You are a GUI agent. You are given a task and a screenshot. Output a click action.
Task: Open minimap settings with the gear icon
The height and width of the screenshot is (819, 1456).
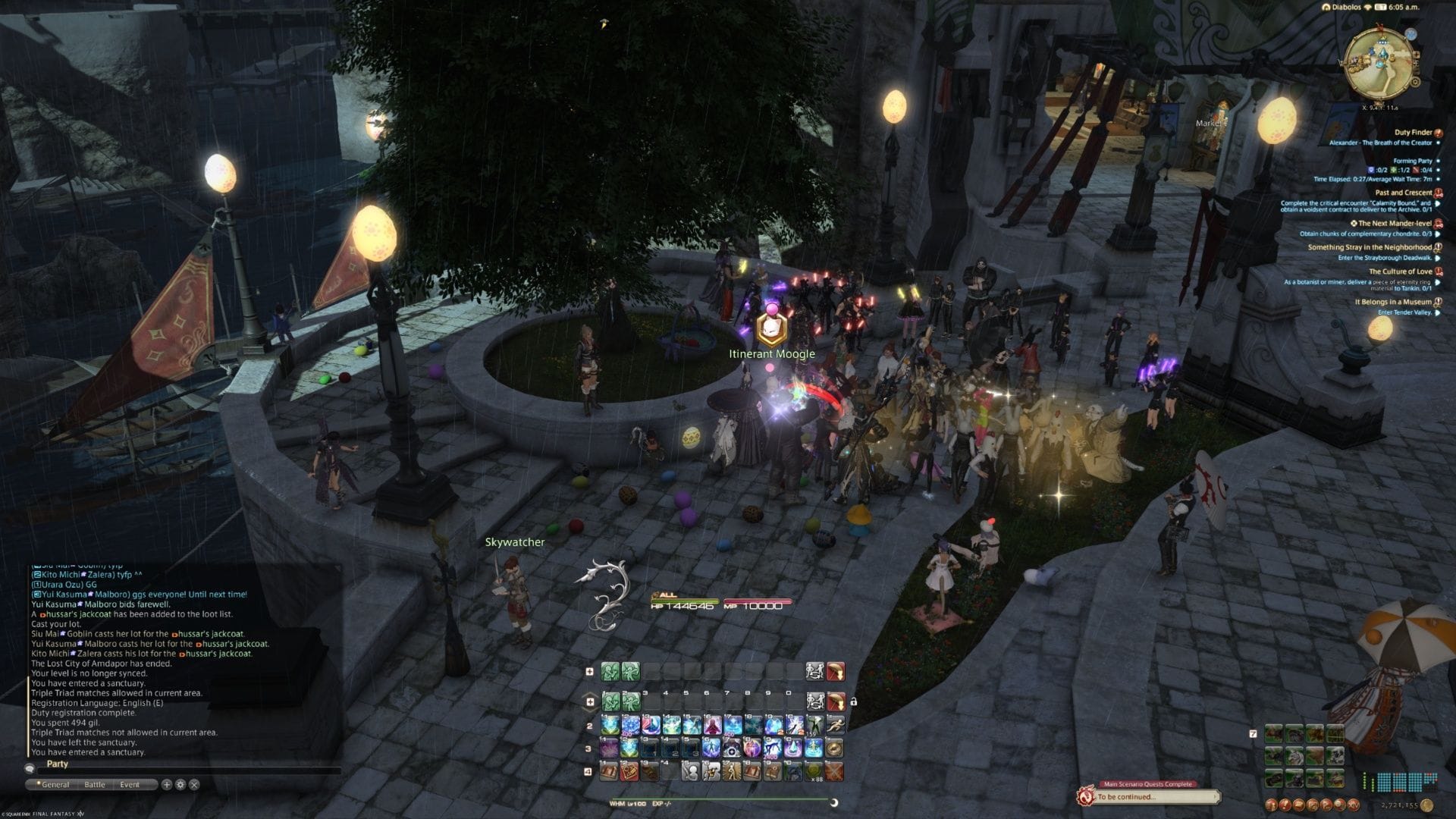pos(1415,82)
